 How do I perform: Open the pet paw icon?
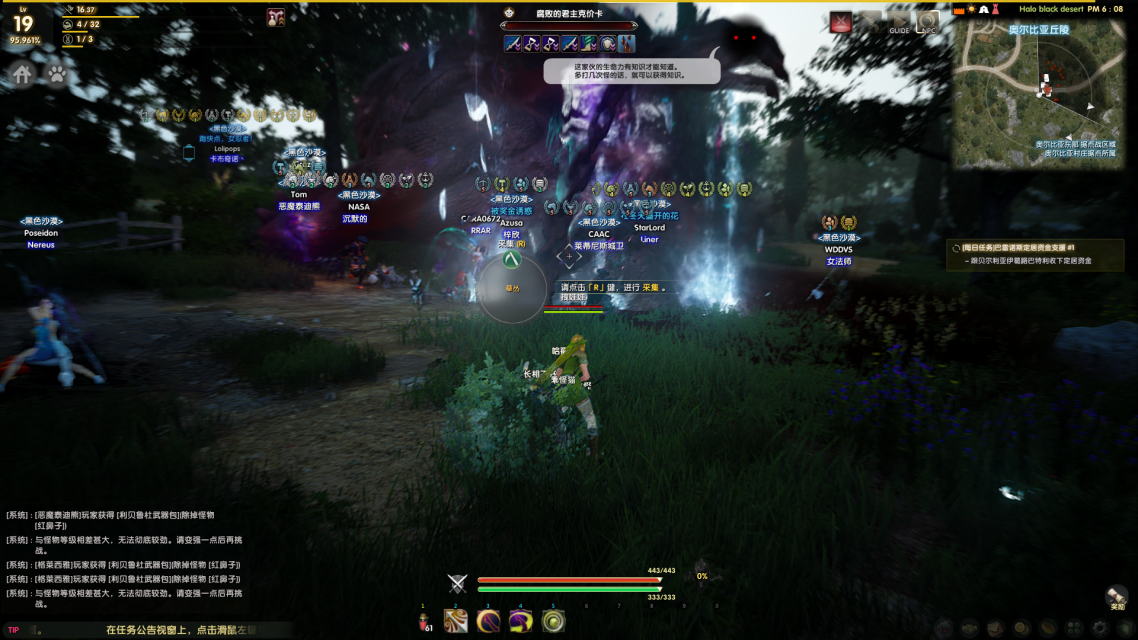57,73
